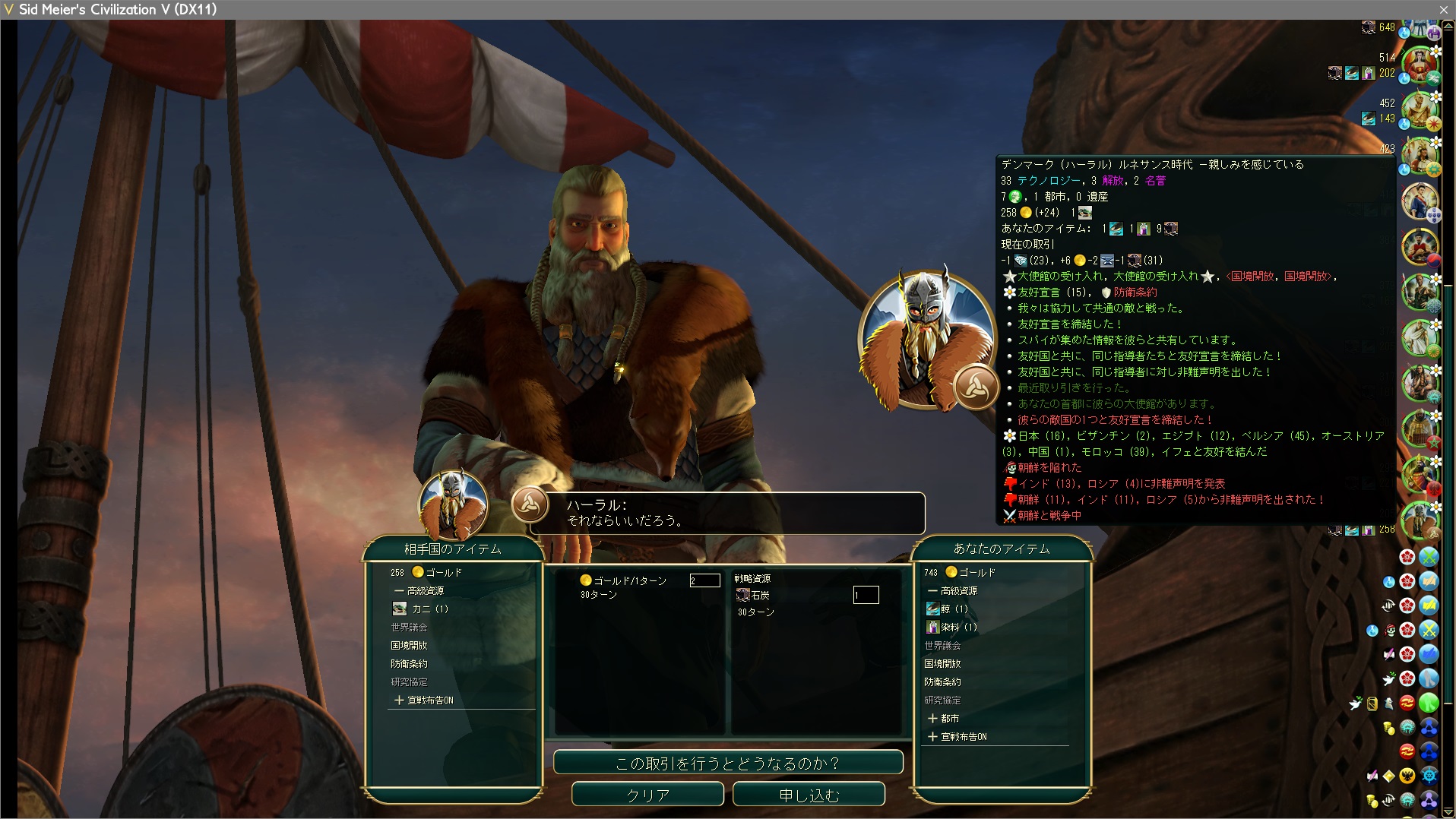Remove the coal (石炭) item from the deal
This screenshot has height=819, width=1456.
[759, 595]
